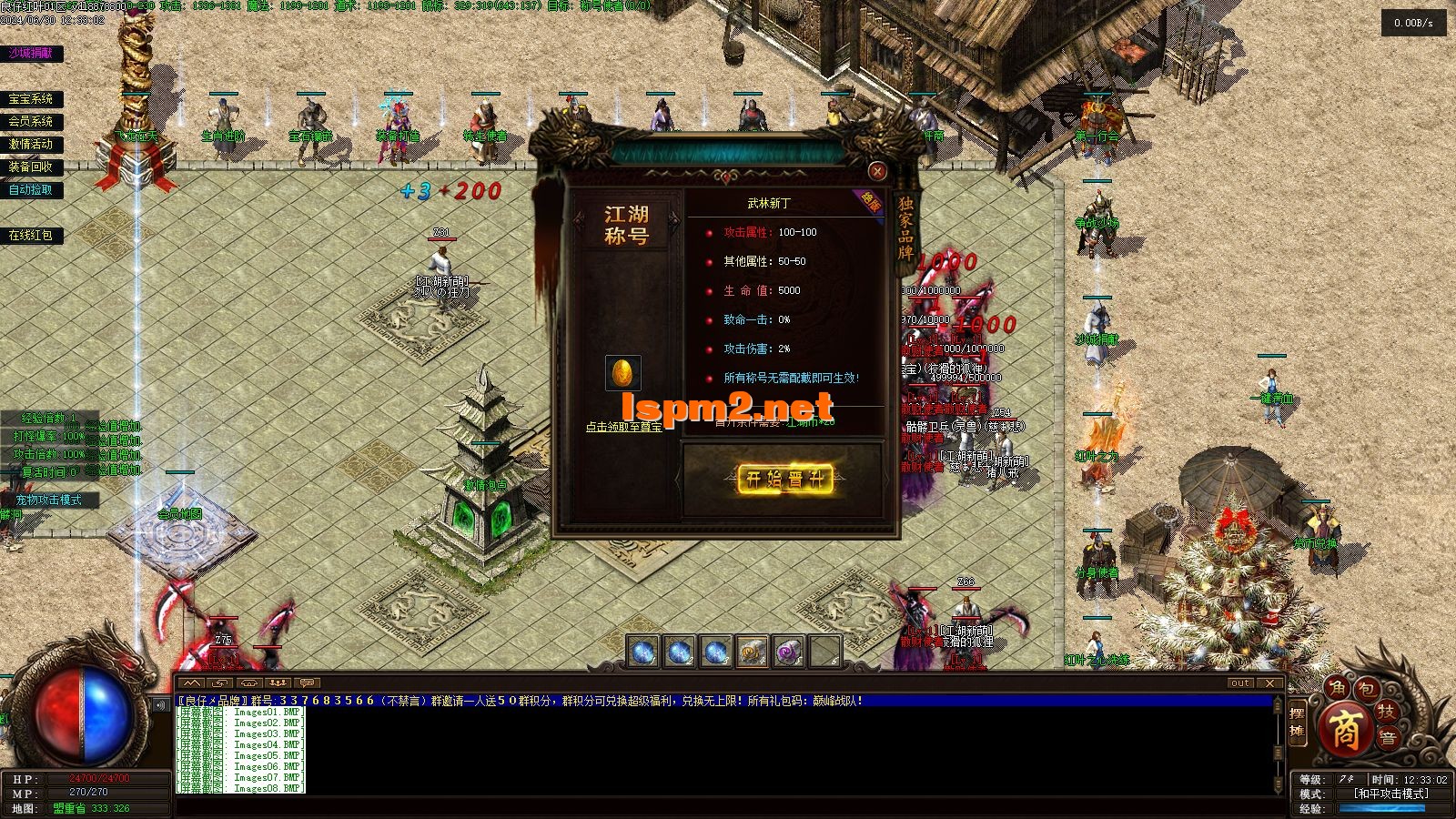The width and height of the screenshot is (1456, 819).
Task: Toggle the 自动捡取 auto-pickup option
Action: click(x=31, y=189)
